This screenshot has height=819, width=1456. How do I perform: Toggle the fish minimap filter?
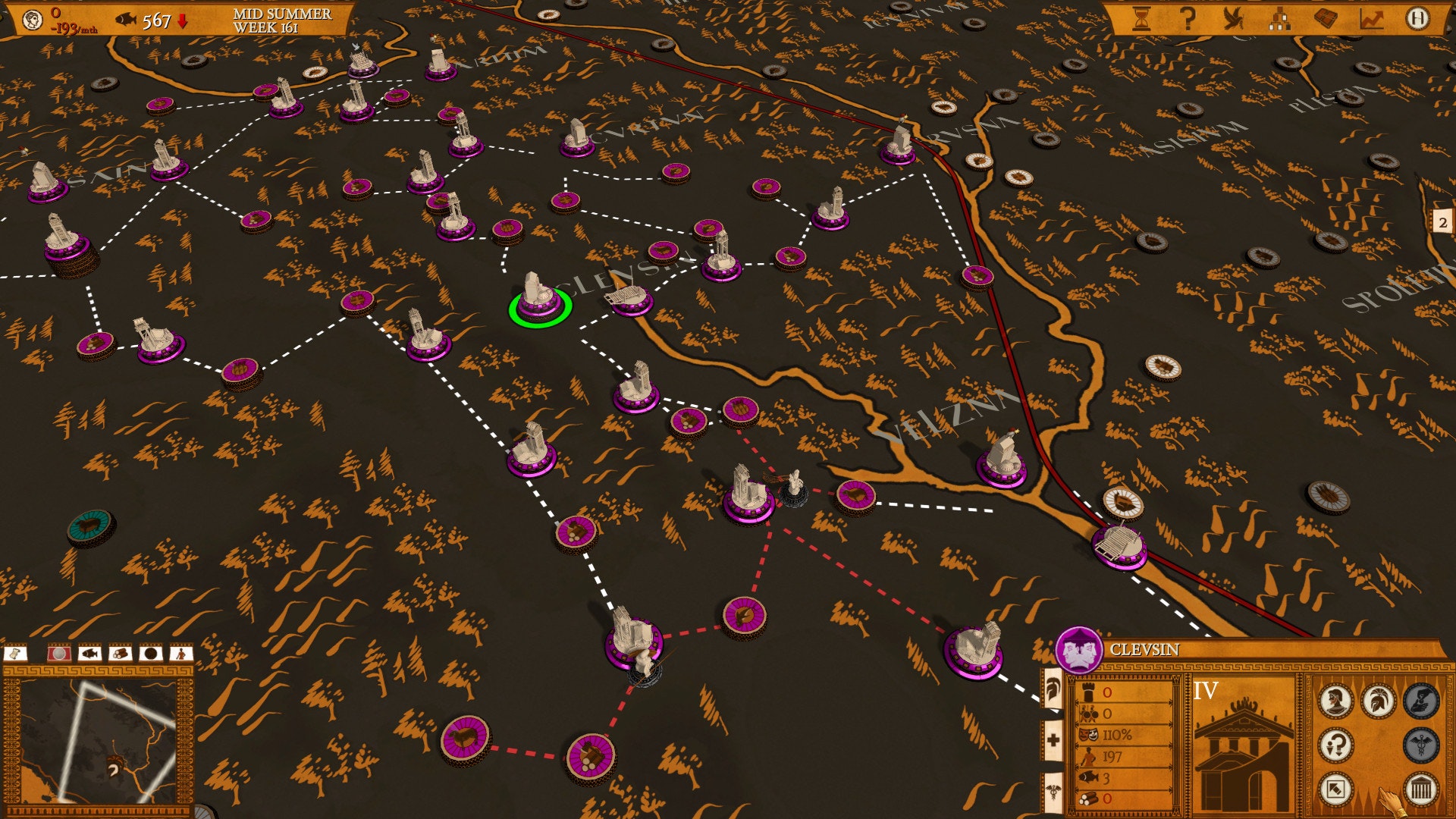[x=90, y=653]
